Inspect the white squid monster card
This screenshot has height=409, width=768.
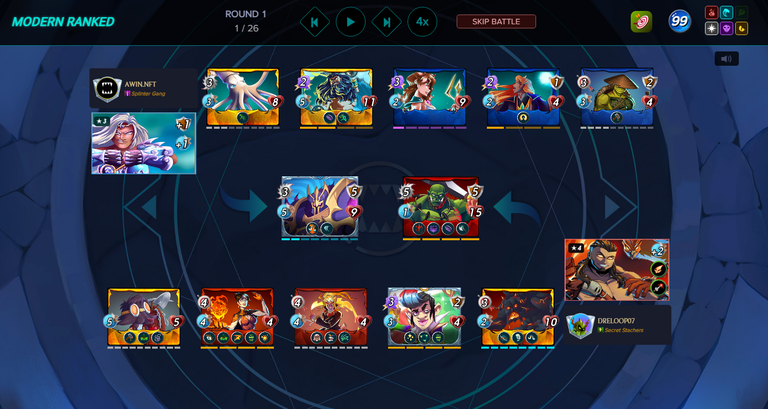(x=242, y=97)
